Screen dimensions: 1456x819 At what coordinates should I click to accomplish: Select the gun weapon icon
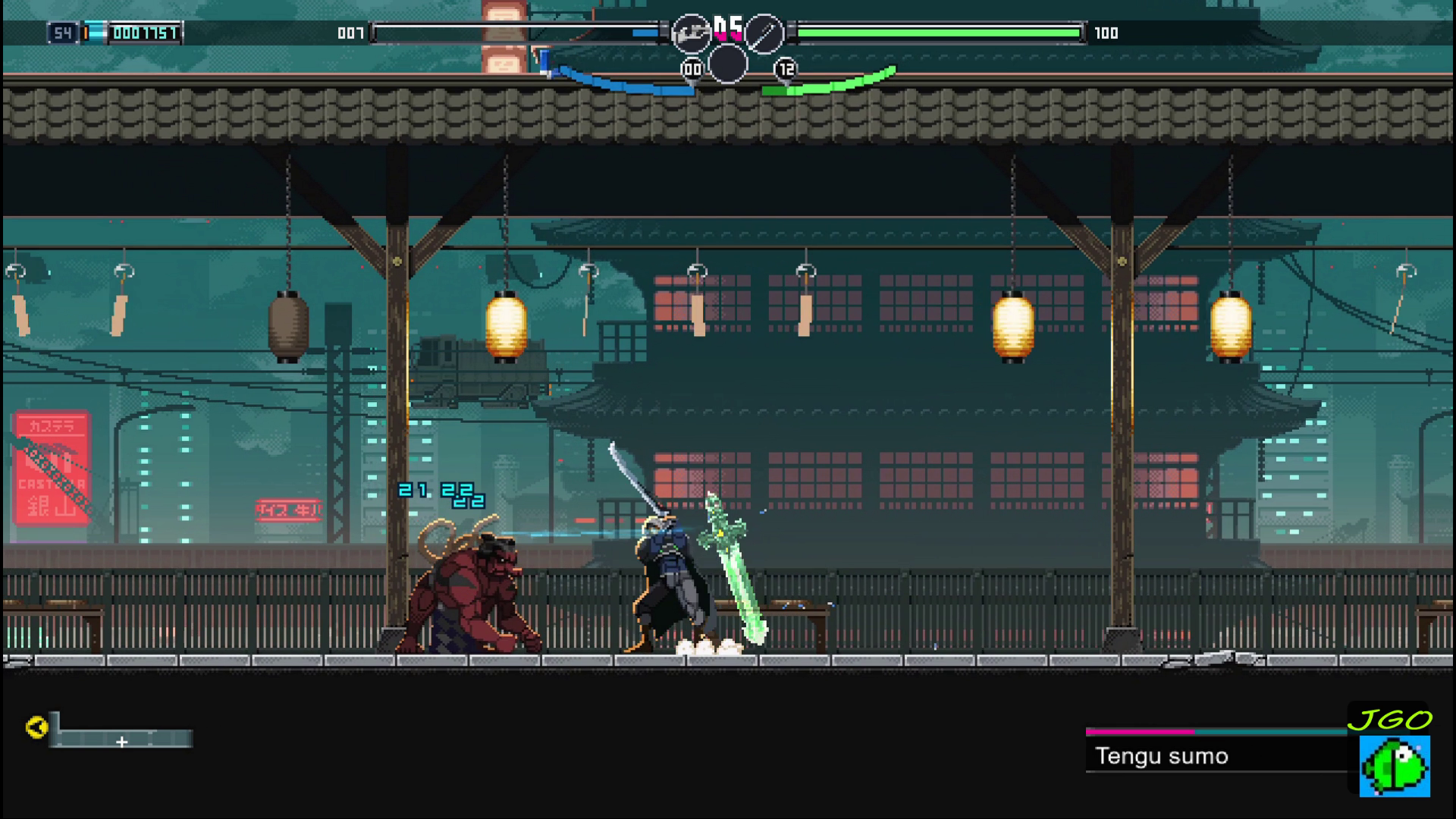click(x=691, y=33)
